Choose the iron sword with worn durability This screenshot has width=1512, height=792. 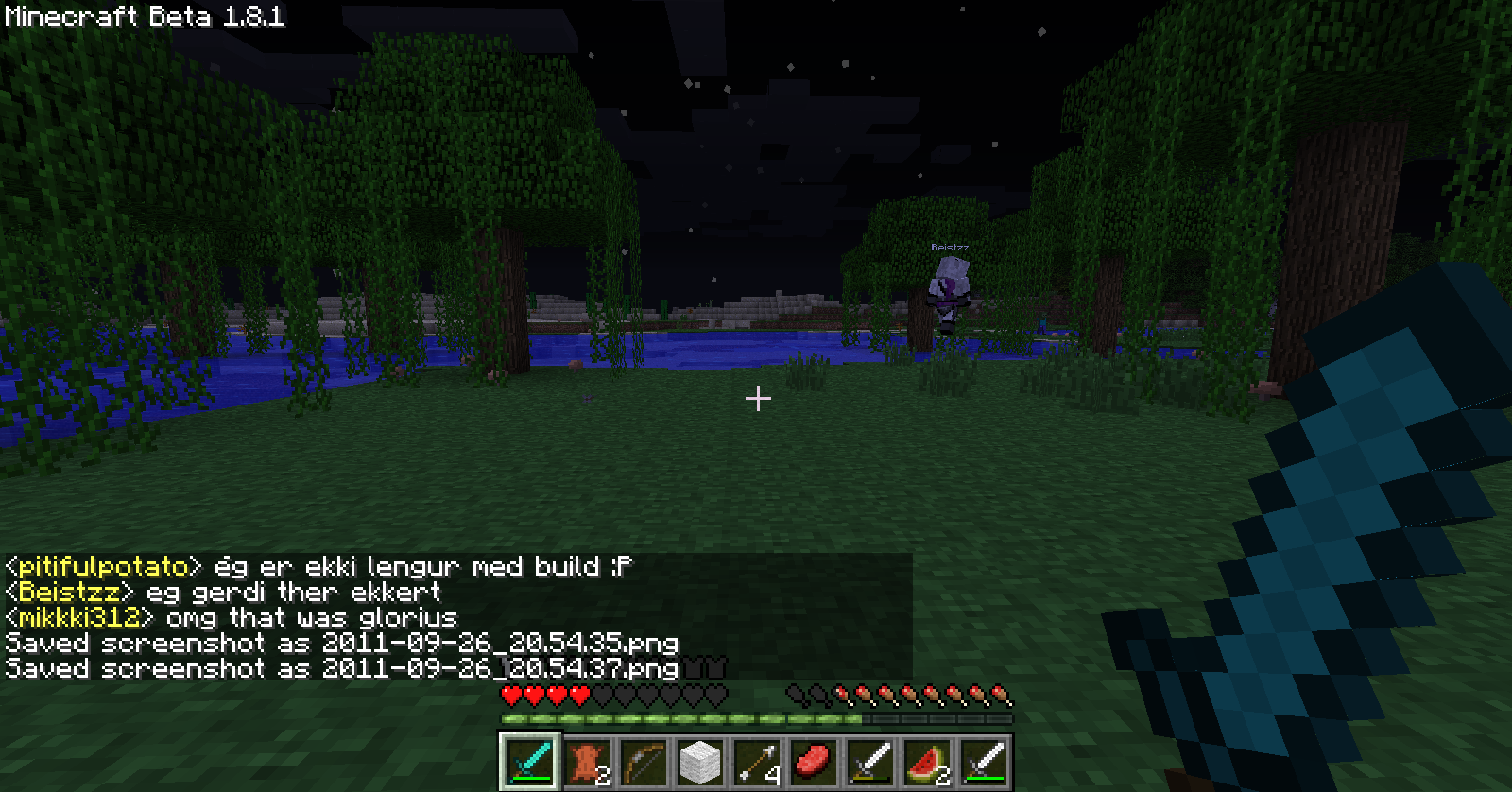870,761
